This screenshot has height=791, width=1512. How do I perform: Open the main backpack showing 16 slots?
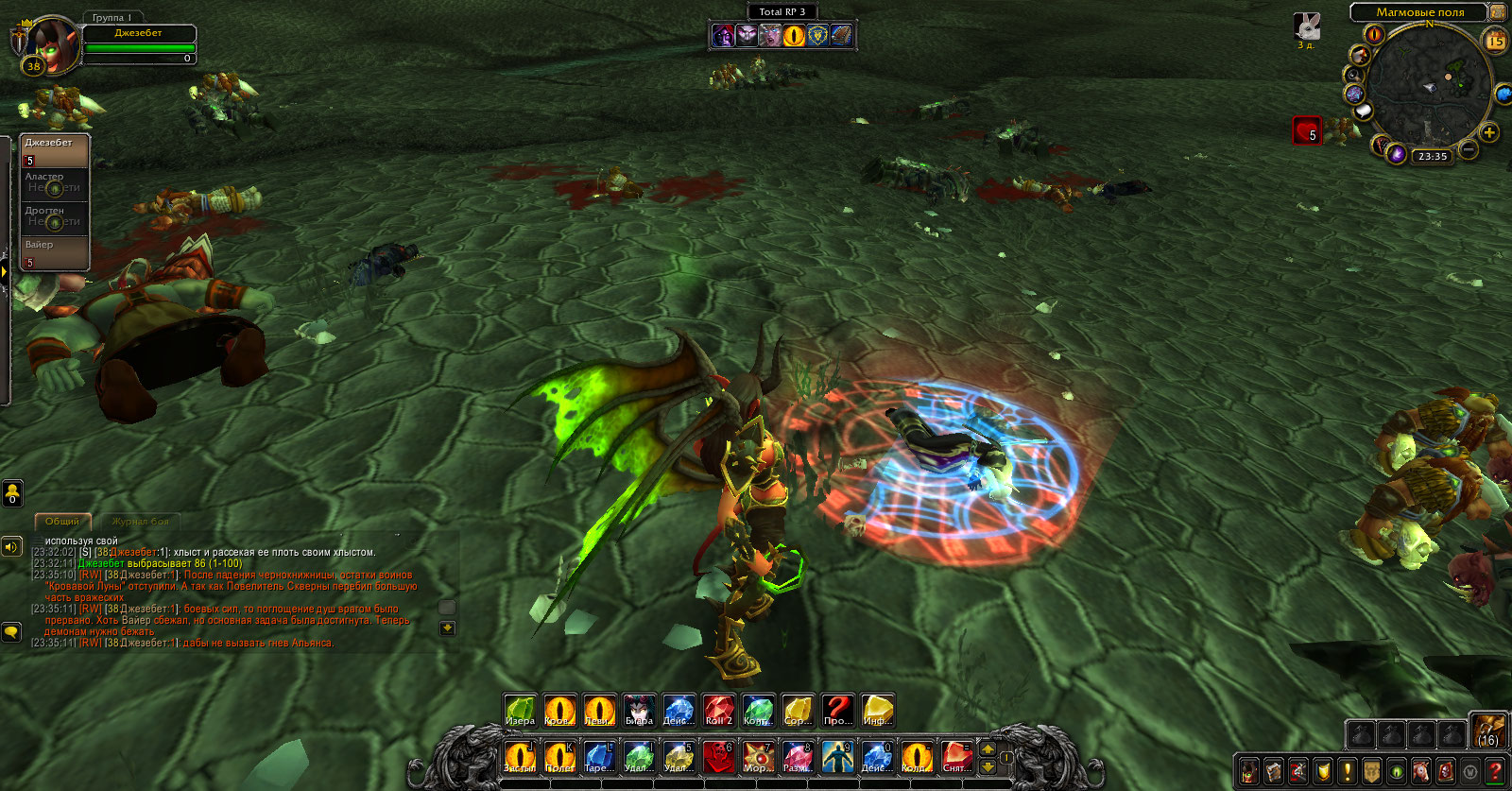coord(1487,731)
